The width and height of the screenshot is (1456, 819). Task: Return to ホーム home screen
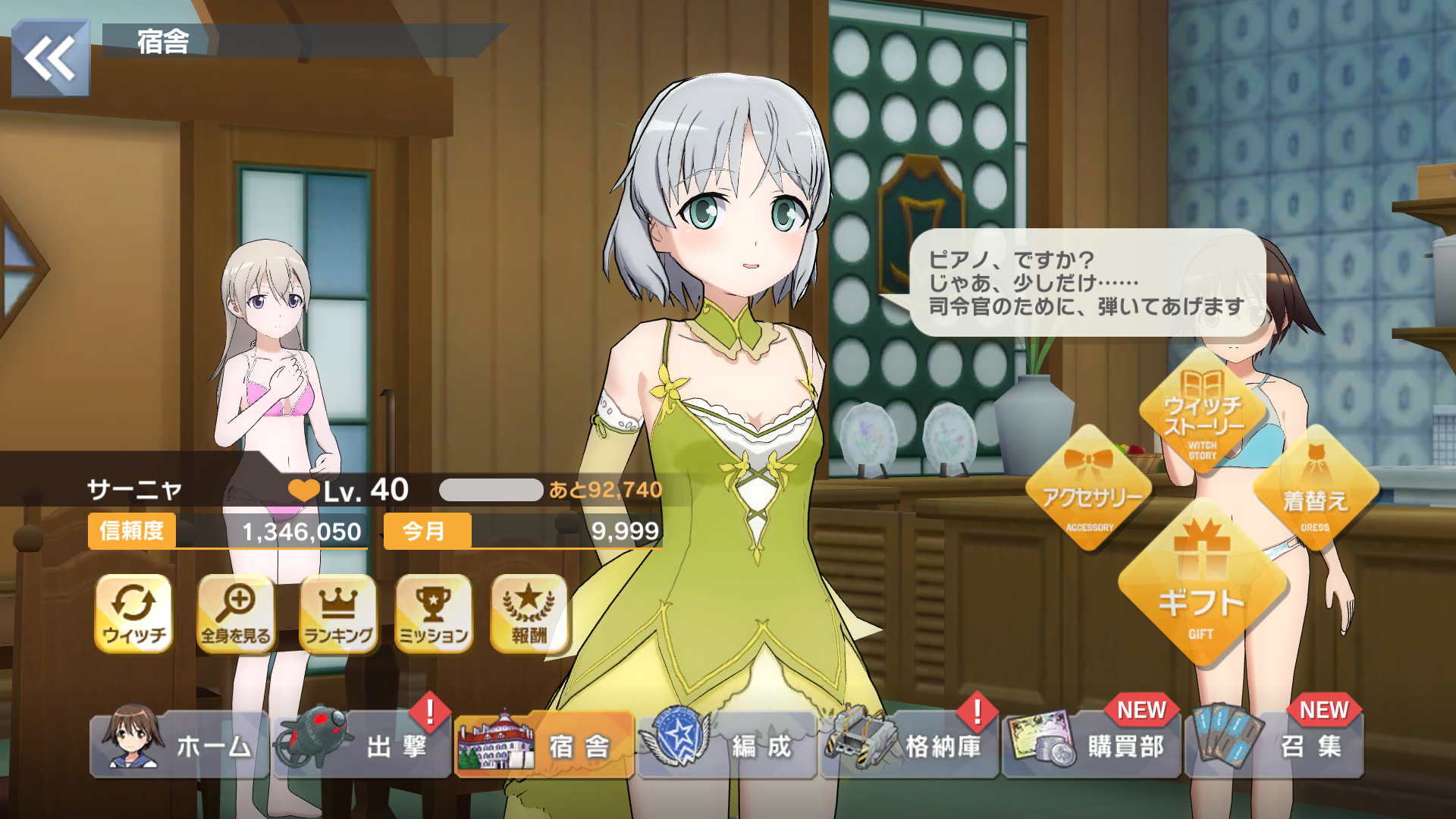180,745
